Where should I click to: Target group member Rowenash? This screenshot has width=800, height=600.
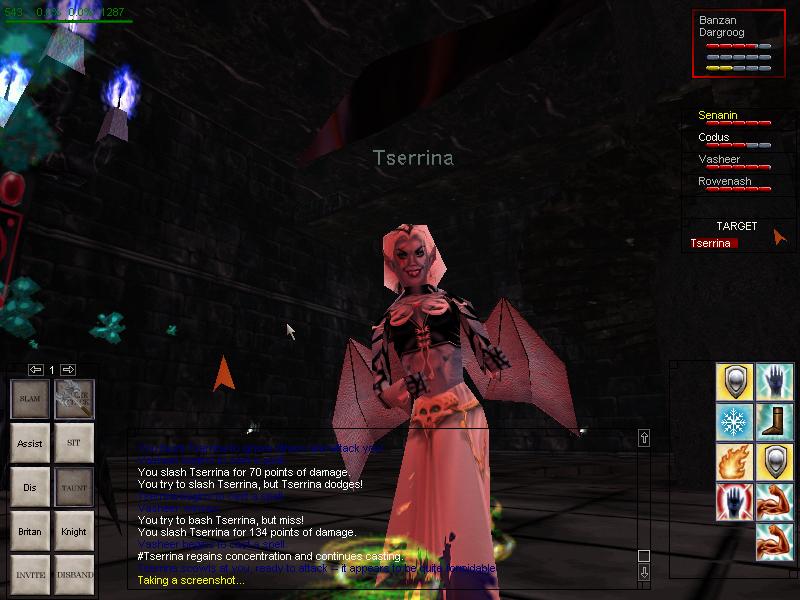pyautogui.click(x=725, y=182)
